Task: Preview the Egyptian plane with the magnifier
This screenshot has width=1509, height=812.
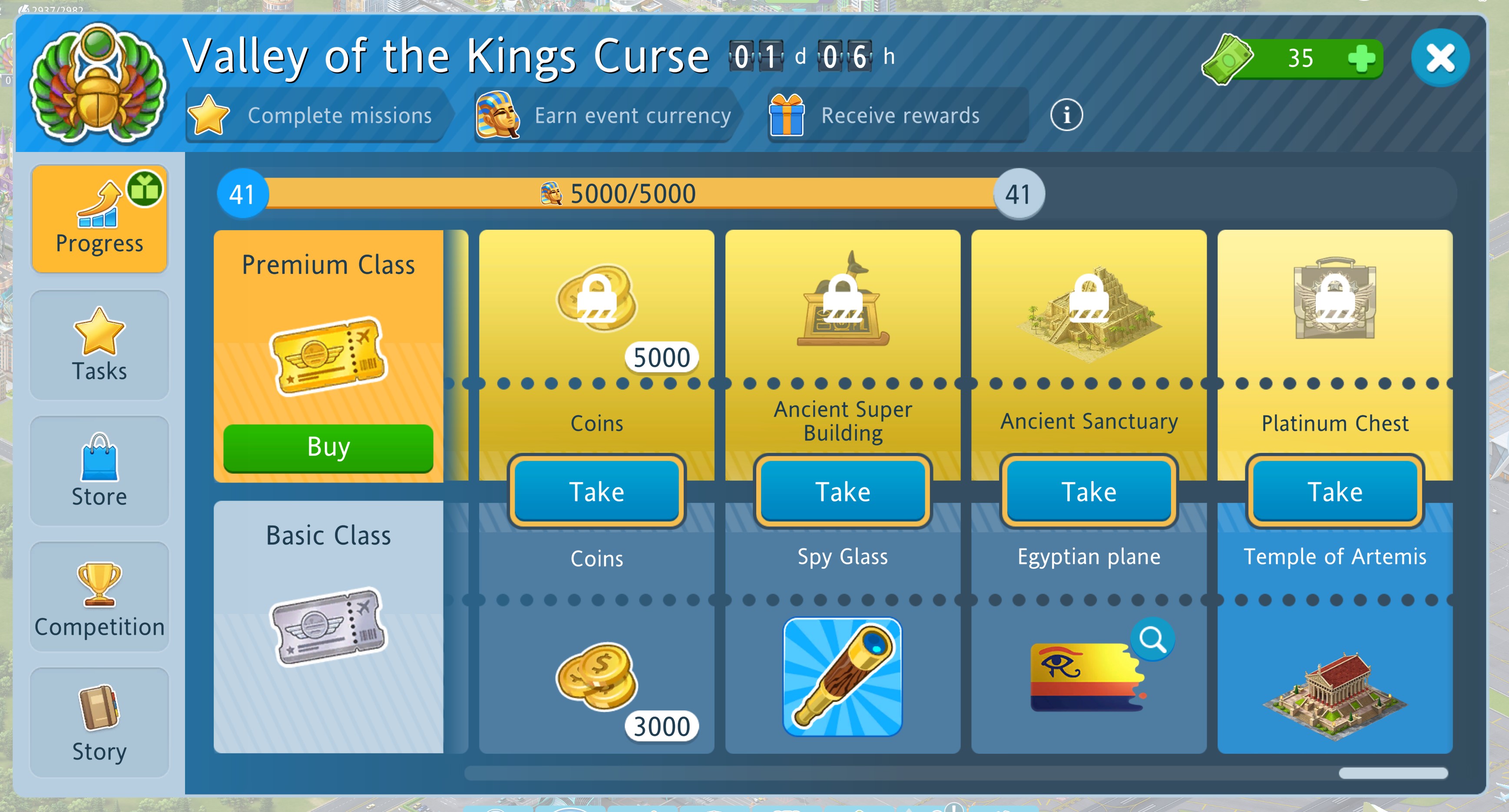Action: click(x=1152, y=639)
